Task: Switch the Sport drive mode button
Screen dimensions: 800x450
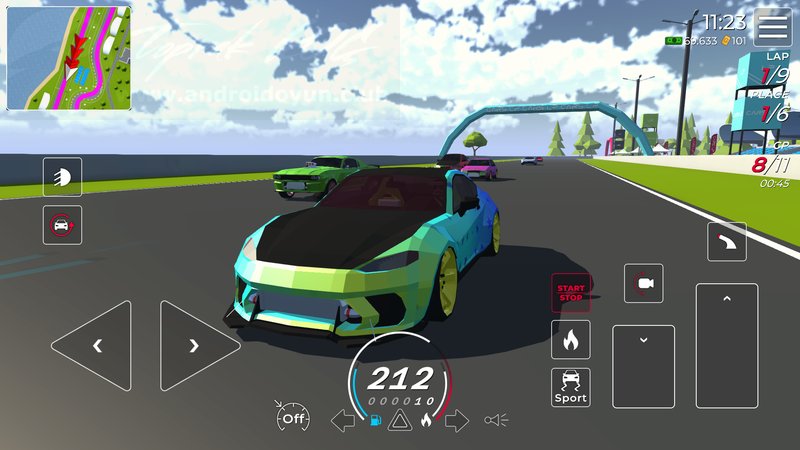Action: tap(570, 387)
